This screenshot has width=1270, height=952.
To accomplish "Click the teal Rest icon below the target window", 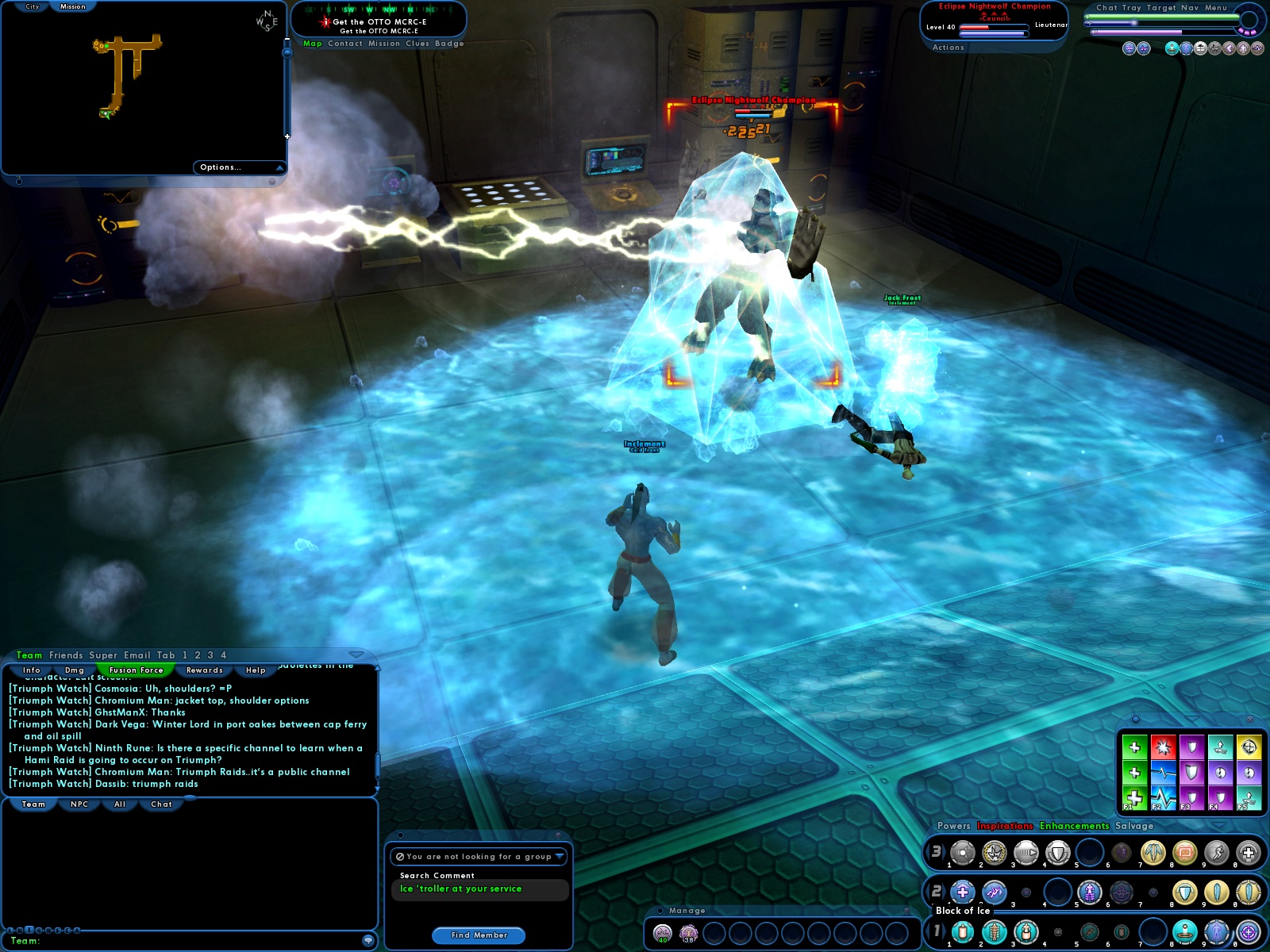I will (1172, 48).
